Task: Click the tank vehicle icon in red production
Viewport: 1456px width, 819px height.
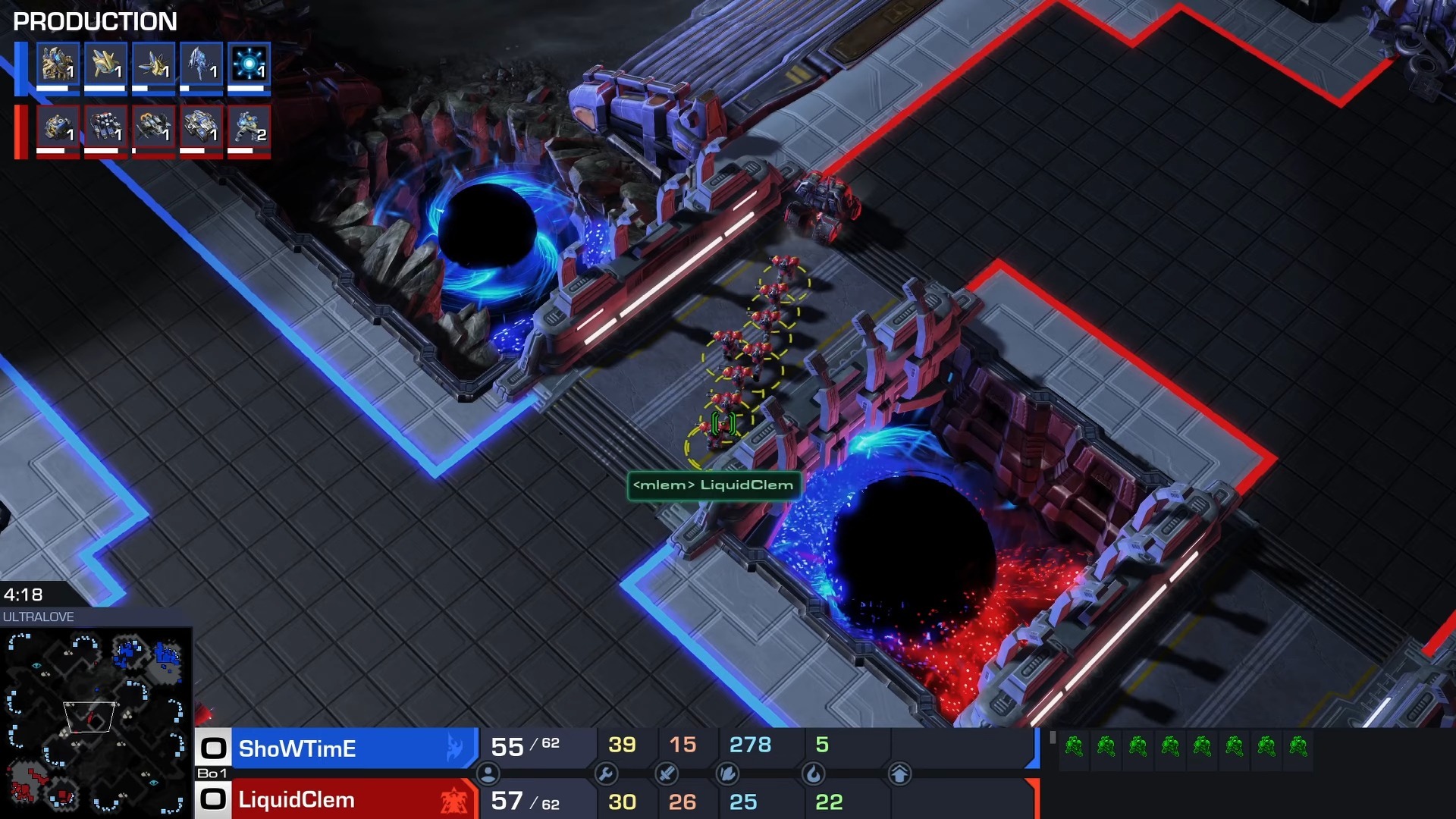Action: coord(201,127)
